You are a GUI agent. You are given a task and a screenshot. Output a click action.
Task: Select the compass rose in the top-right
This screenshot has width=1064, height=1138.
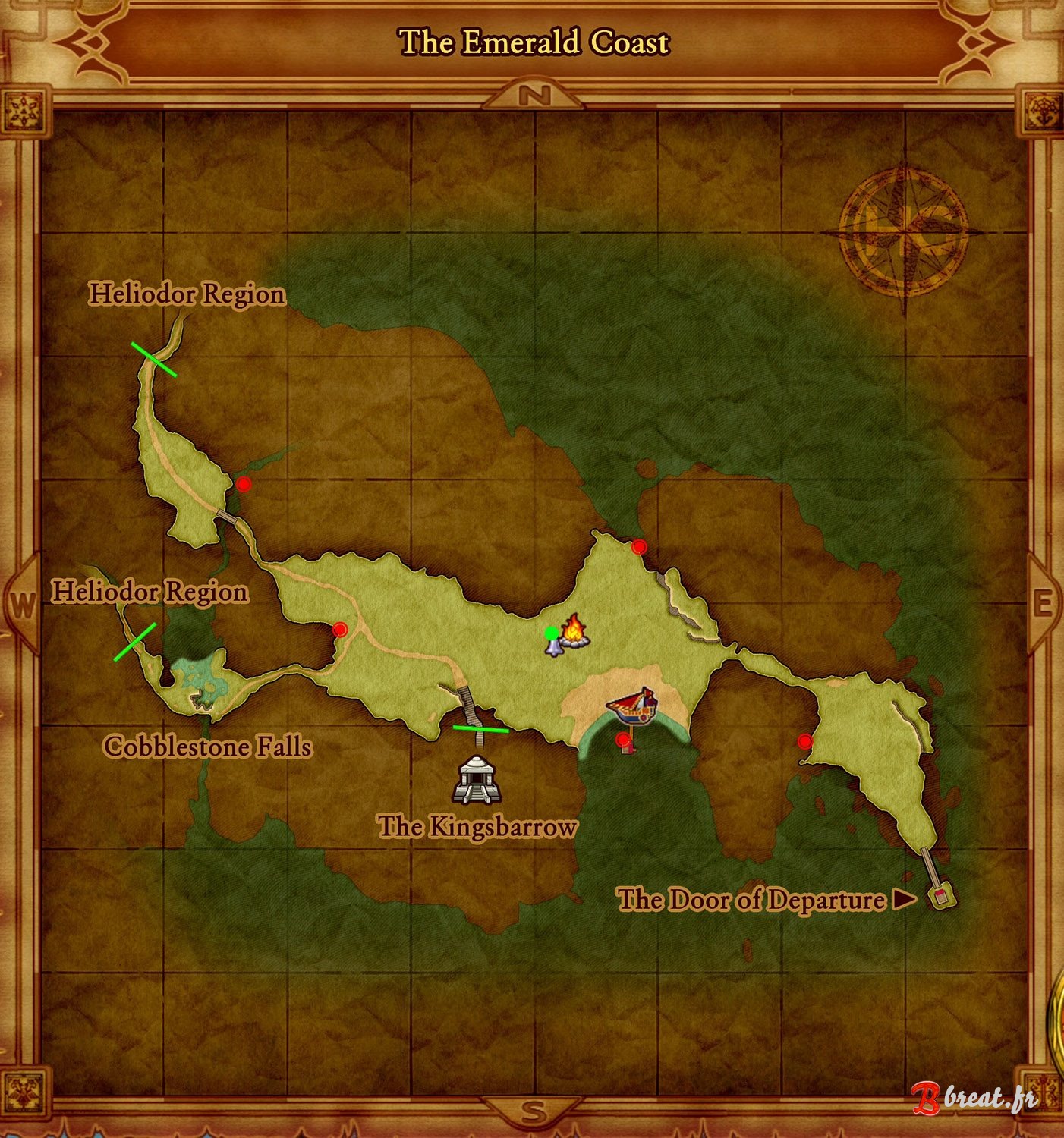pyautogui.click(x=905, y=231)
